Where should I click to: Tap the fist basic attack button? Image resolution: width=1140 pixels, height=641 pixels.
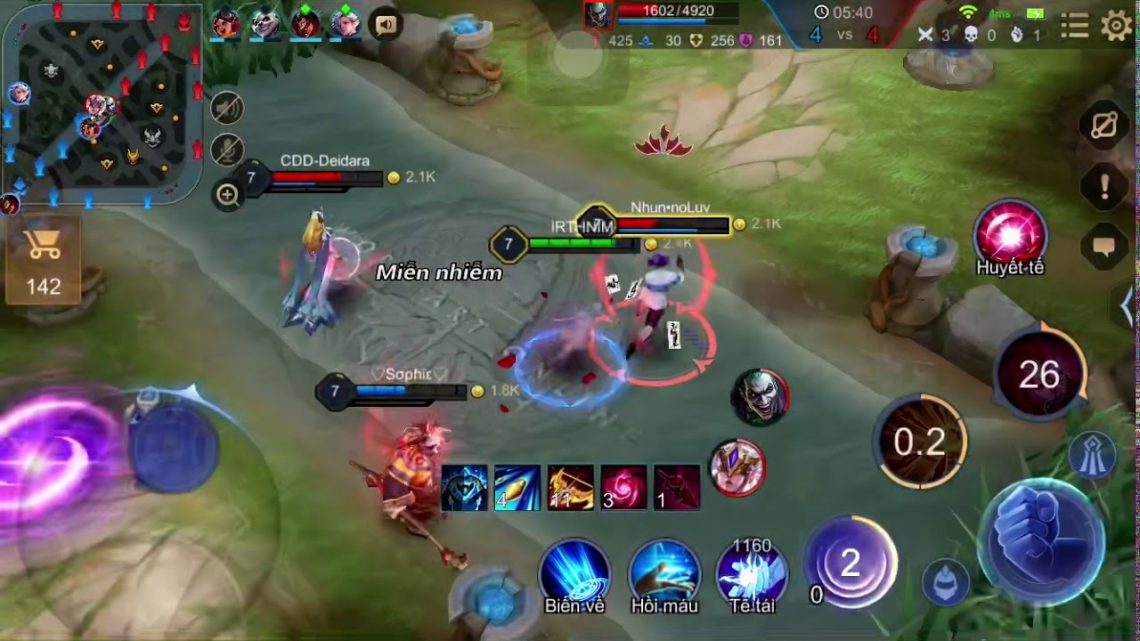1040,540
